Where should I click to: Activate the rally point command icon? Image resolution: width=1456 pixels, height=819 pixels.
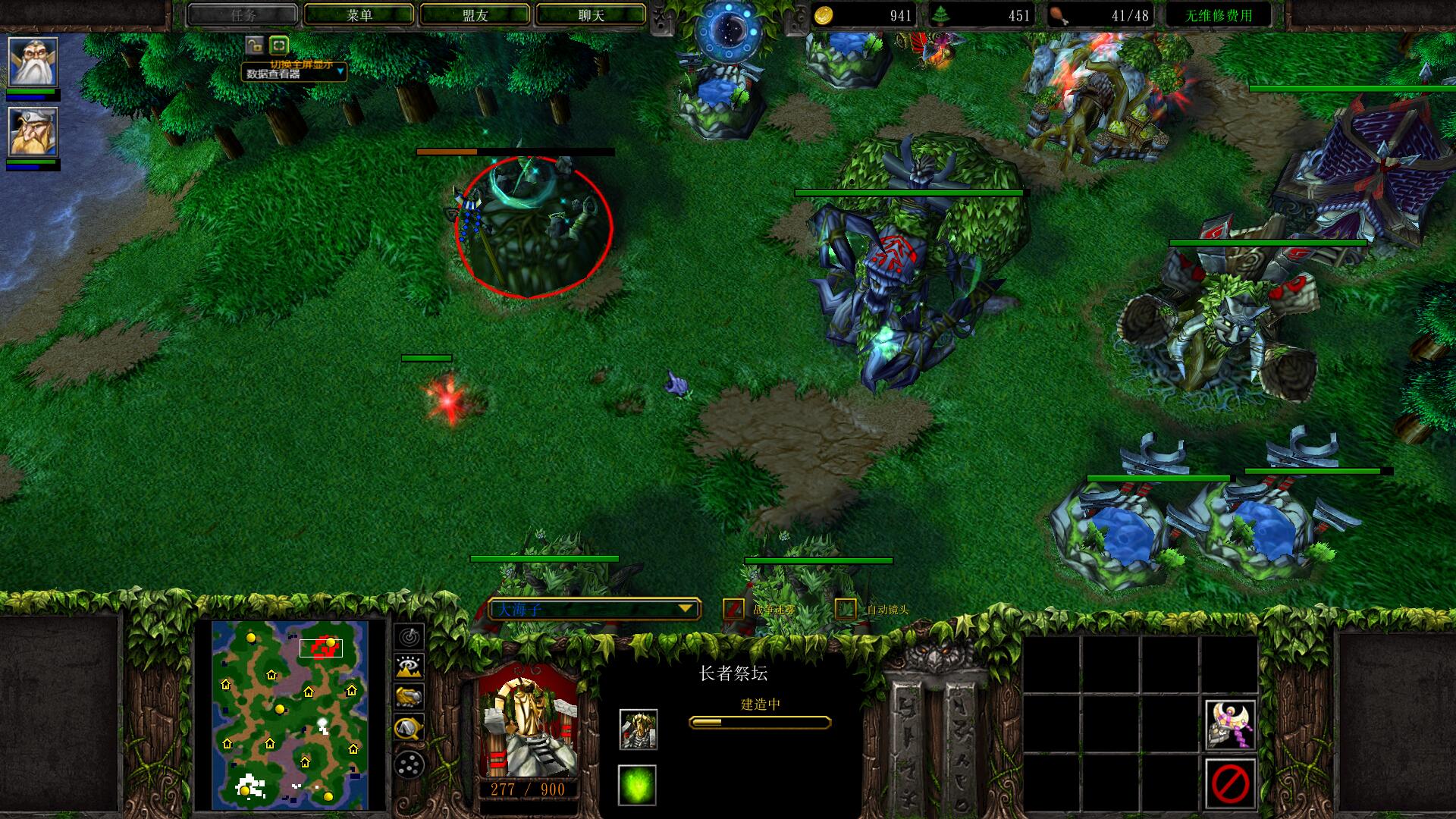[x=1229, y=724]
